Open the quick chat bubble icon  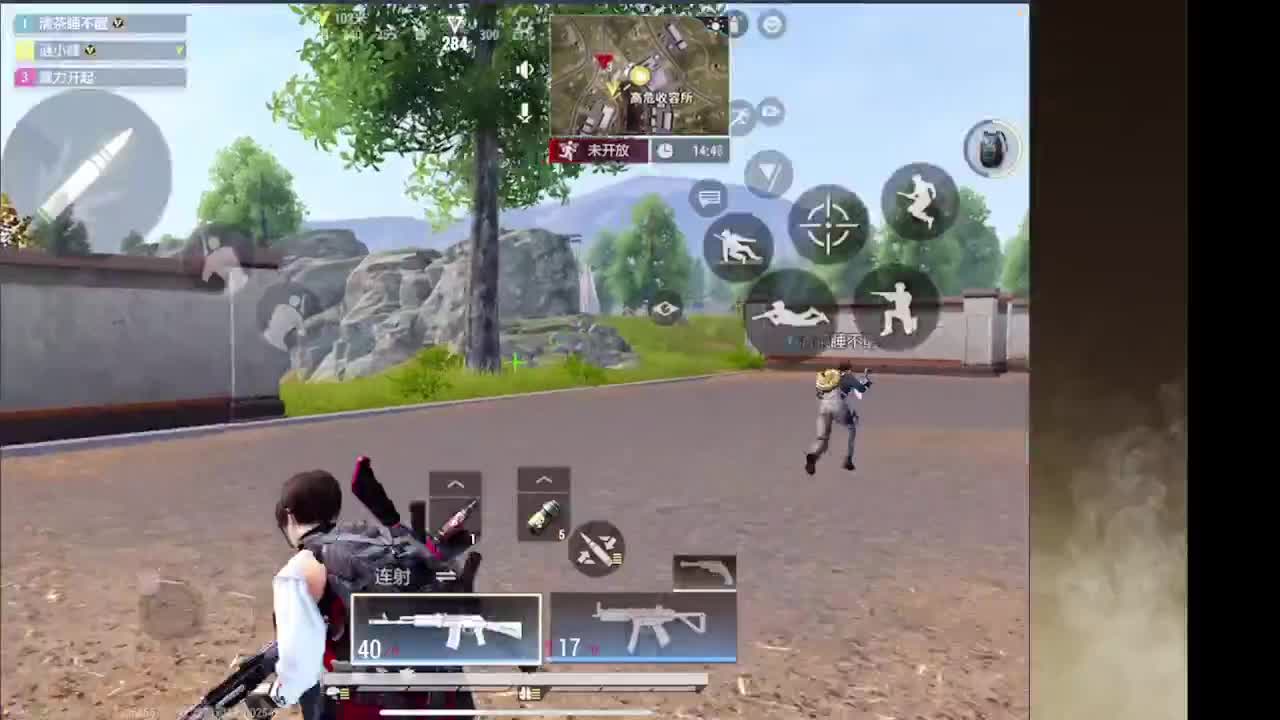pyautogui.click(x=708, y=200)
